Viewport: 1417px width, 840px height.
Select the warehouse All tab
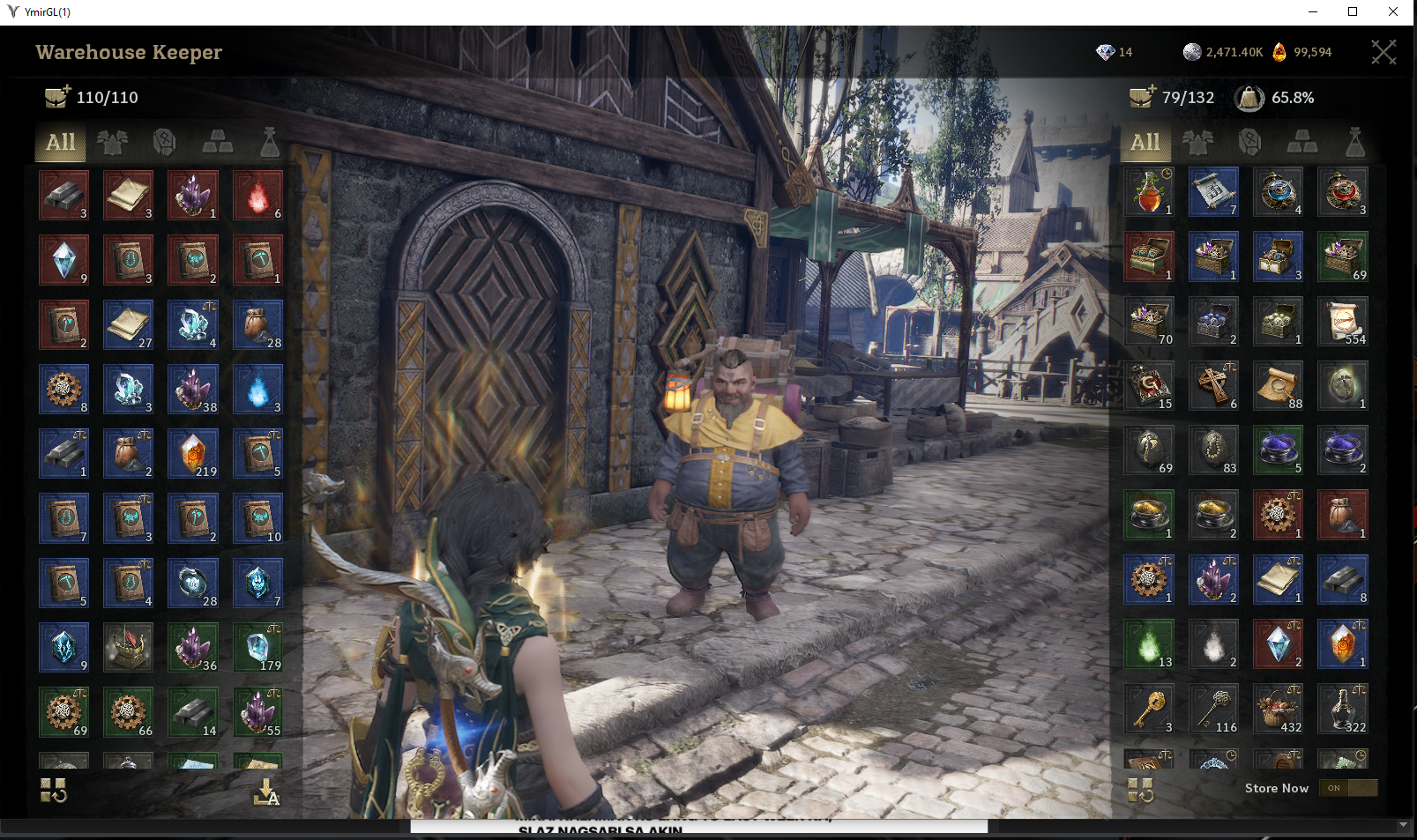coord(61,143)
